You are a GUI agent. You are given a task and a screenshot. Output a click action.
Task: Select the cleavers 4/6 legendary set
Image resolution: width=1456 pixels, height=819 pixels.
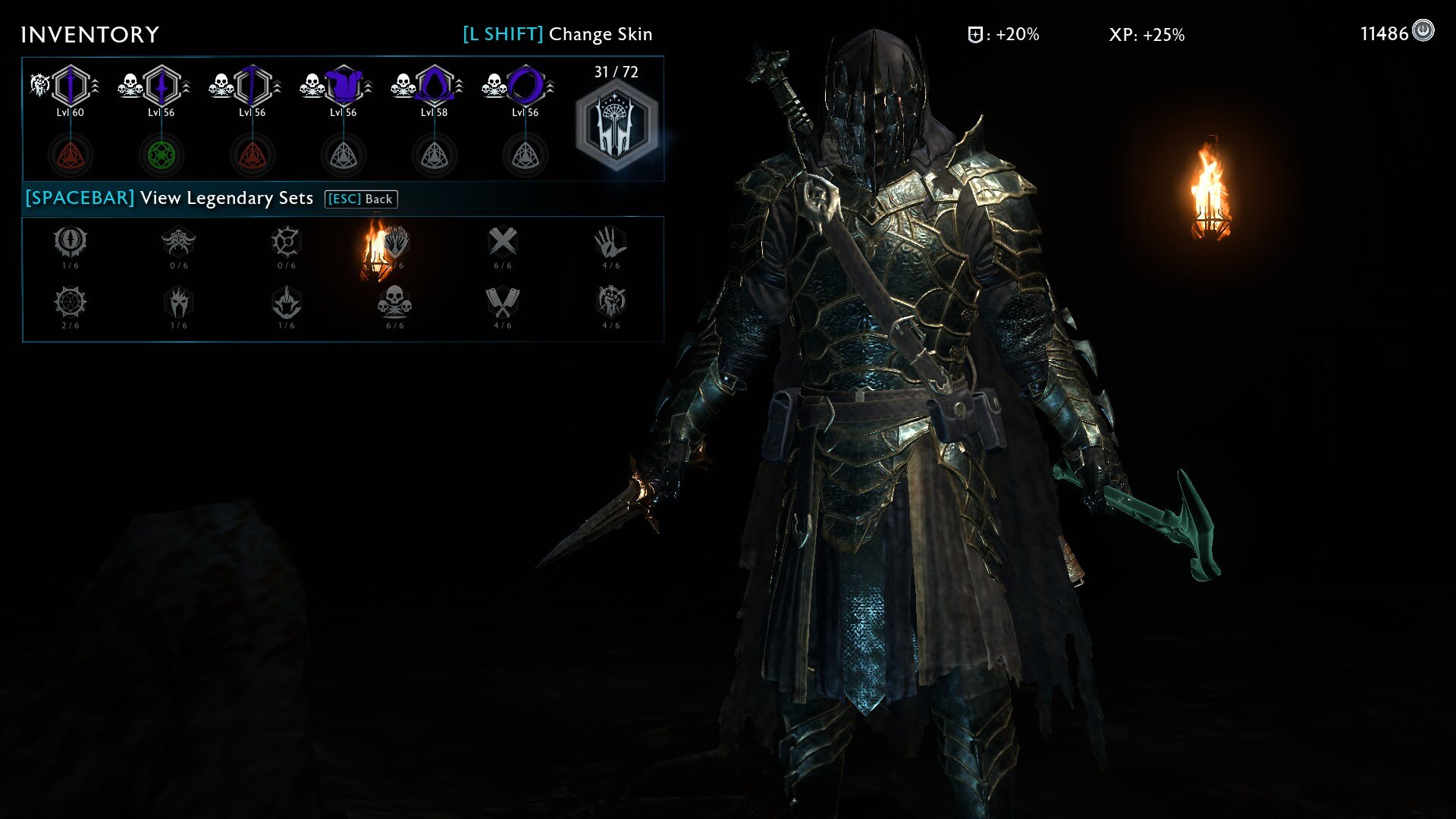[x=502, y=303]
